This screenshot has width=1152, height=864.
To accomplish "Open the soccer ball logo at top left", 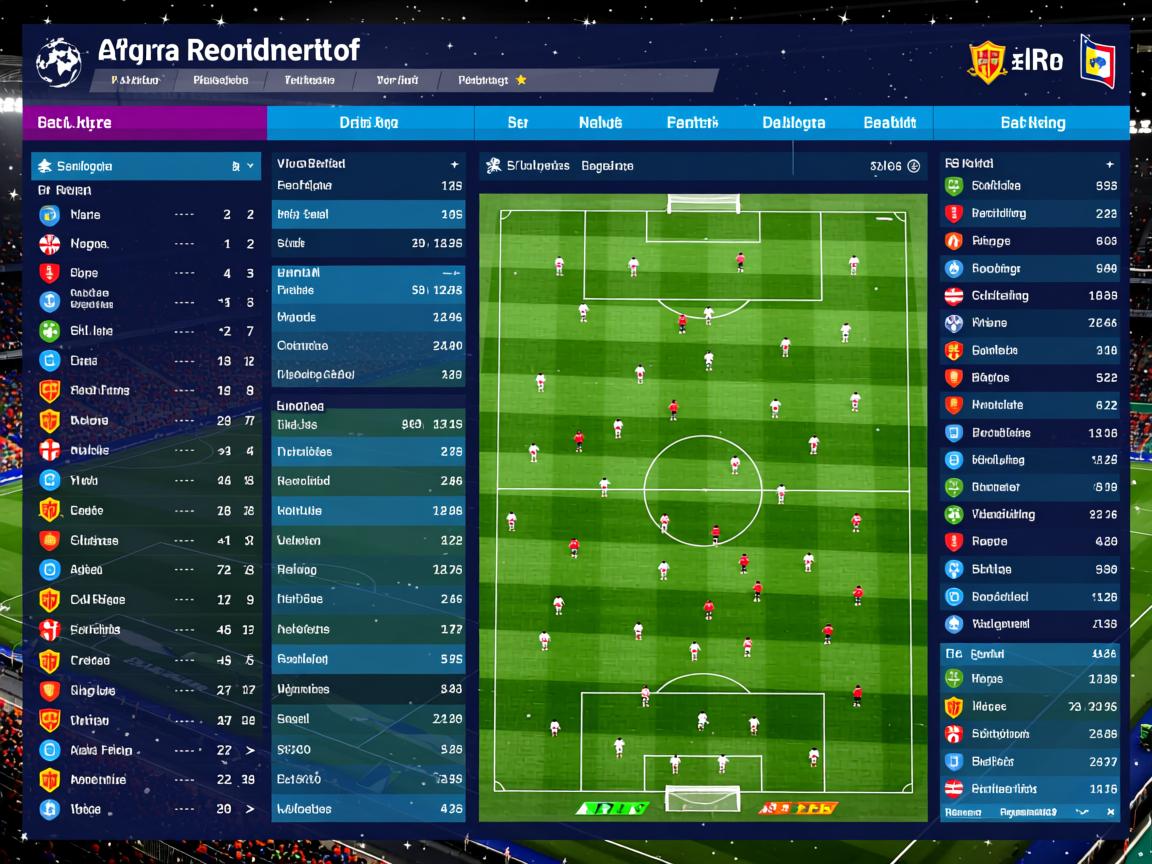I will tap(58, 60).
